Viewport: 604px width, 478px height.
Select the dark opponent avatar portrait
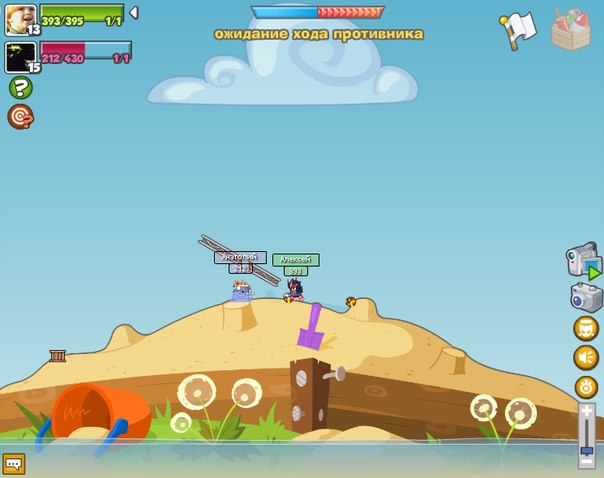point(20,56)
